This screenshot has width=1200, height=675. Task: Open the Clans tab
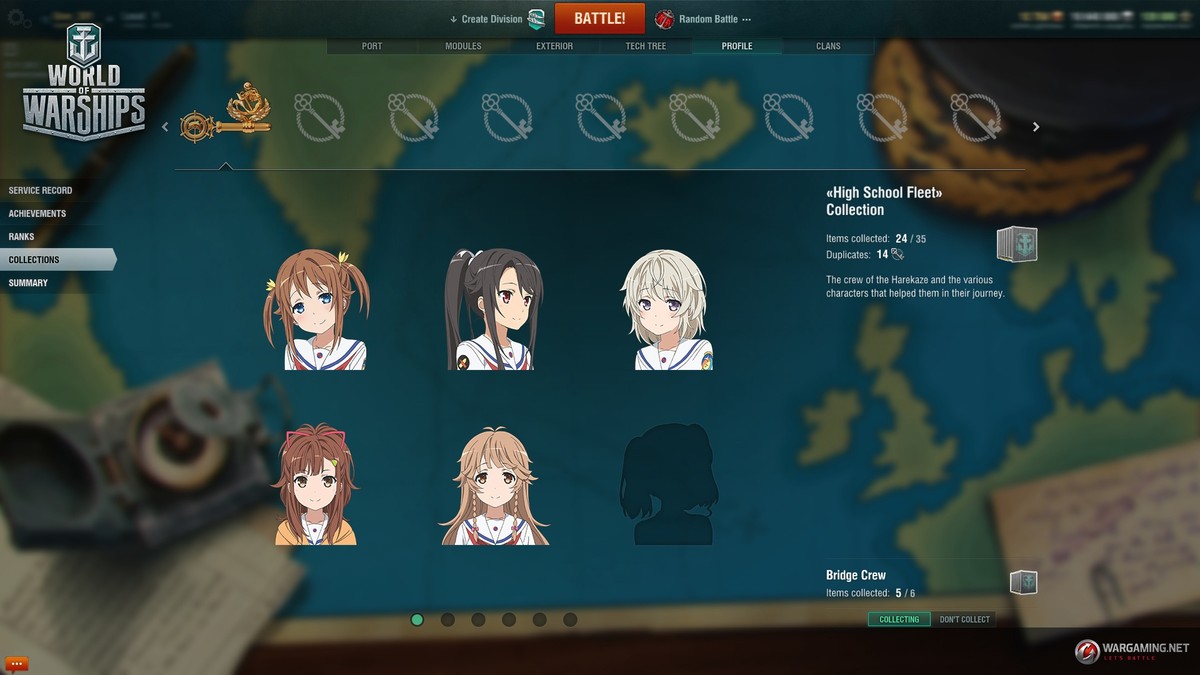tap(828, 46)
